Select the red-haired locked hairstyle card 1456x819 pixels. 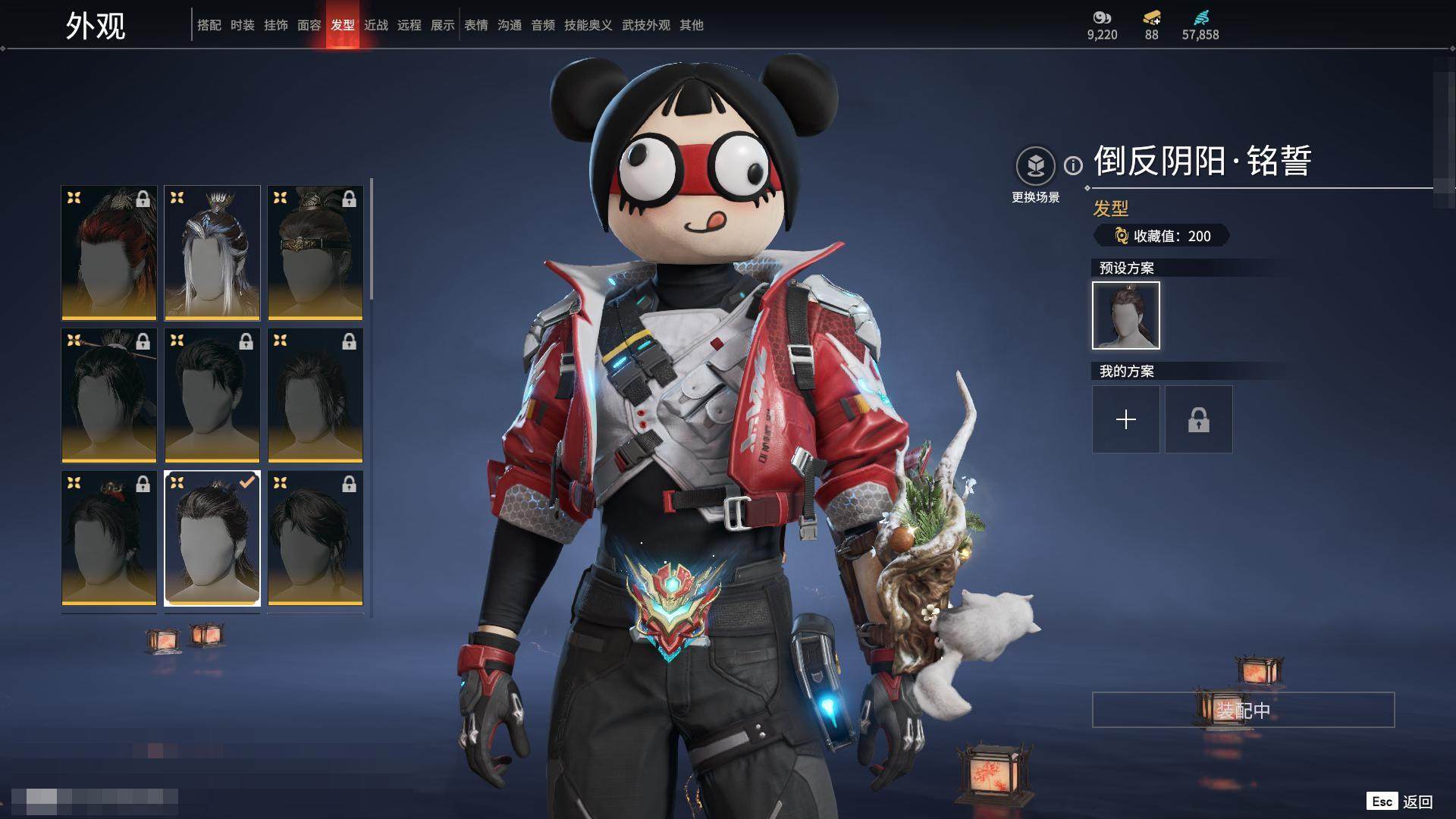tap(109, 253)
